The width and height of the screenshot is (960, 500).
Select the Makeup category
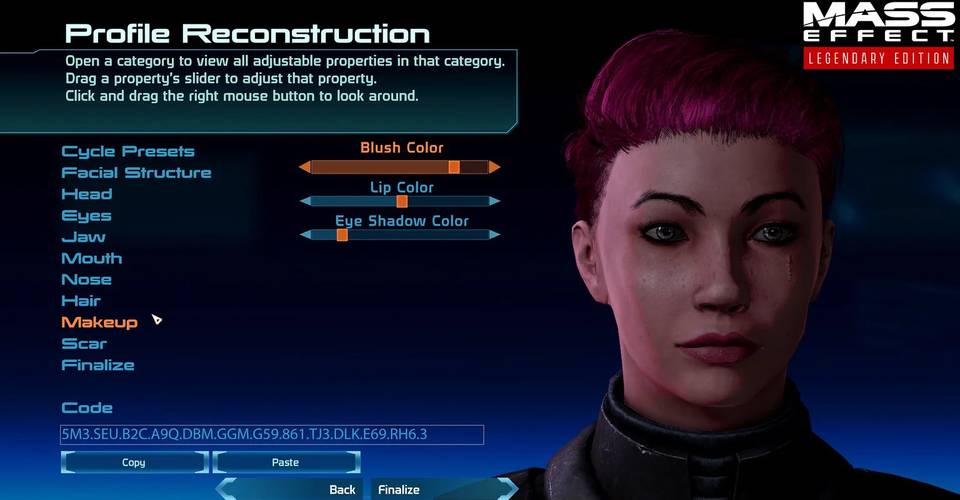click(99, 322)
